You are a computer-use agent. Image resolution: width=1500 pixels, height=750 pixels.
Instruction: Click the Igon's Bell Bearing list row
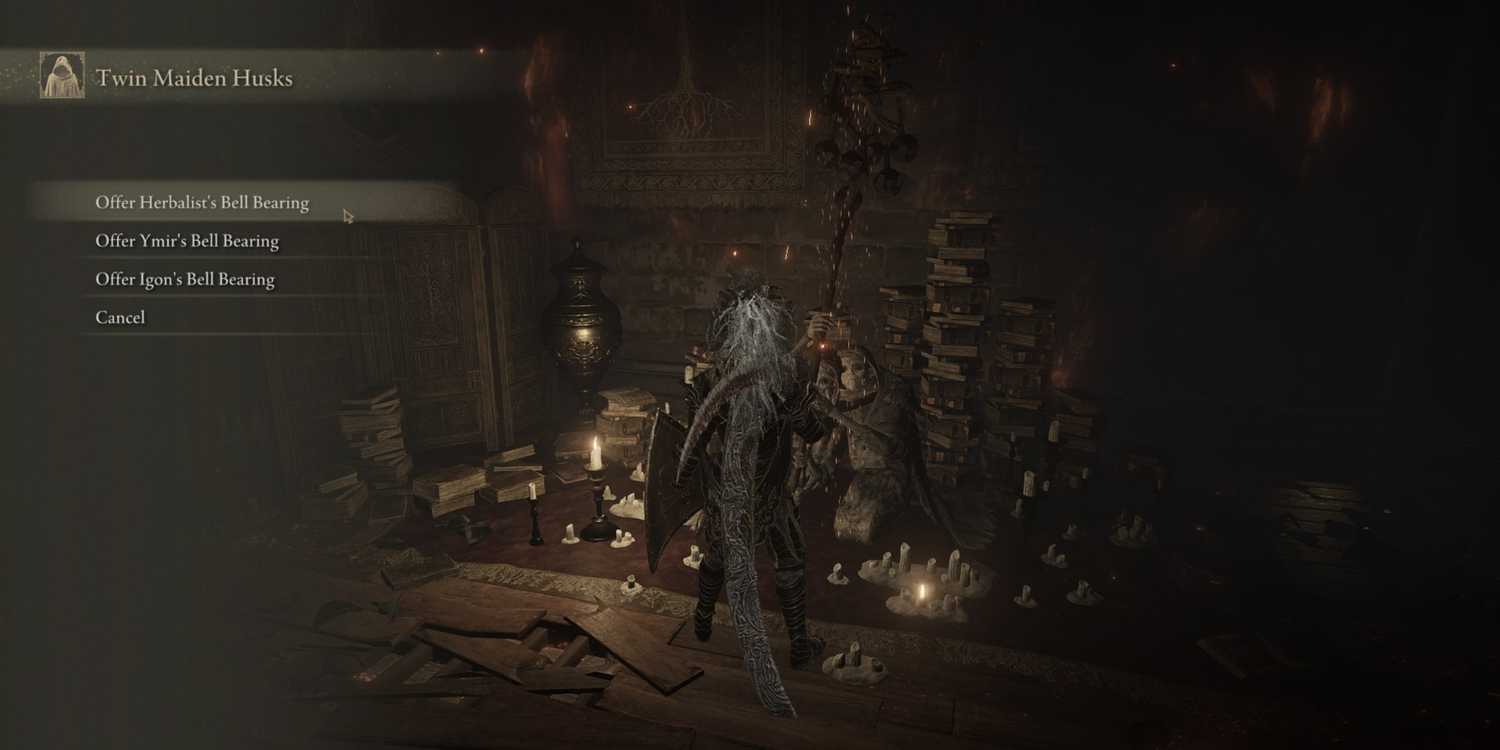tap(184, 279)
